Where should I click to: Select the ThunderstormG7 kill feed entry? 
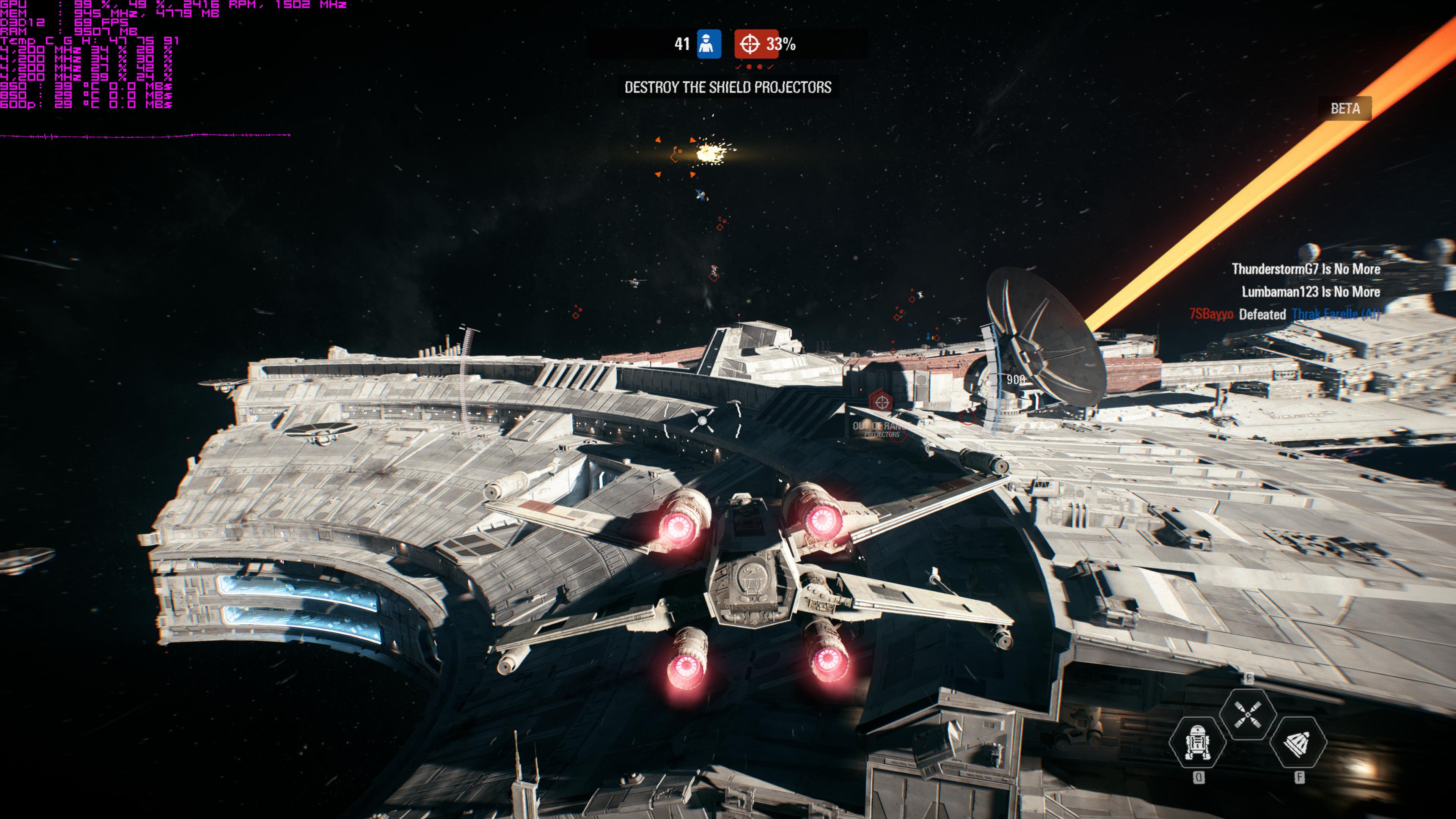1306,269
